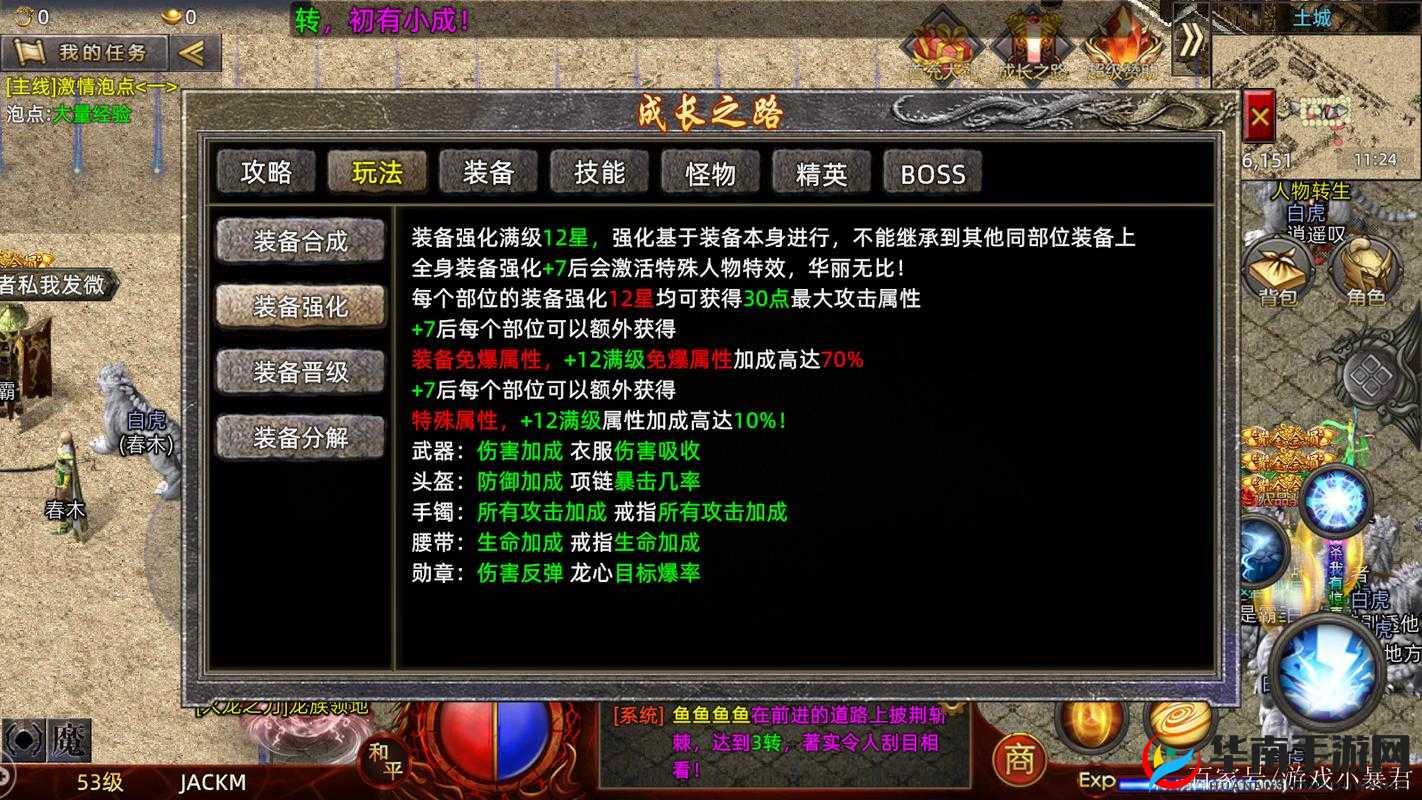This screenshot has height=800, width=1422.
Task: Switch to the BOSS tab
Action: point(931,173)
